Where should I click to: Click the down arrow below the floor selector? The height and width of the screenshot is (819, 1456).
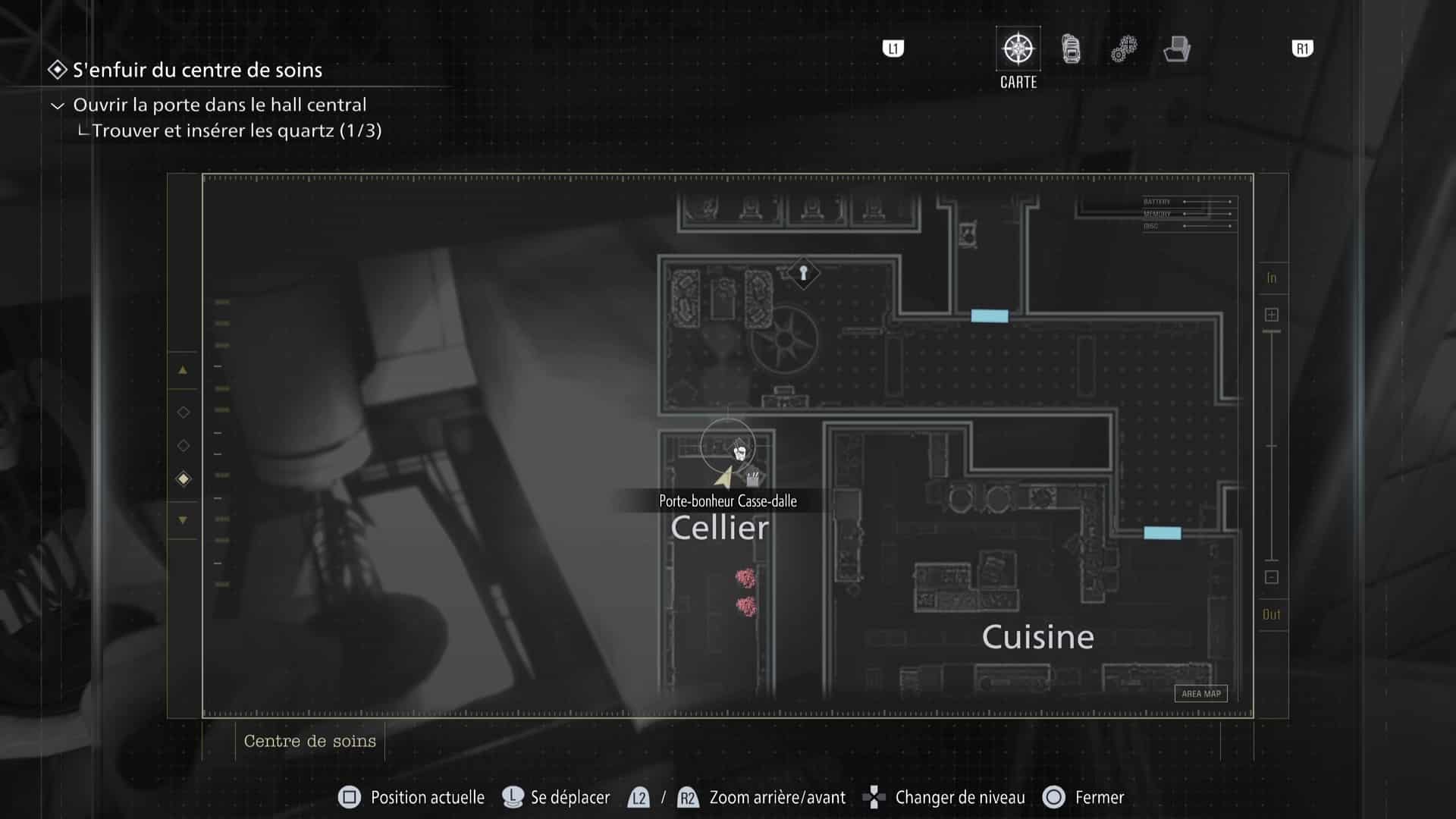[x=182, y=520]
